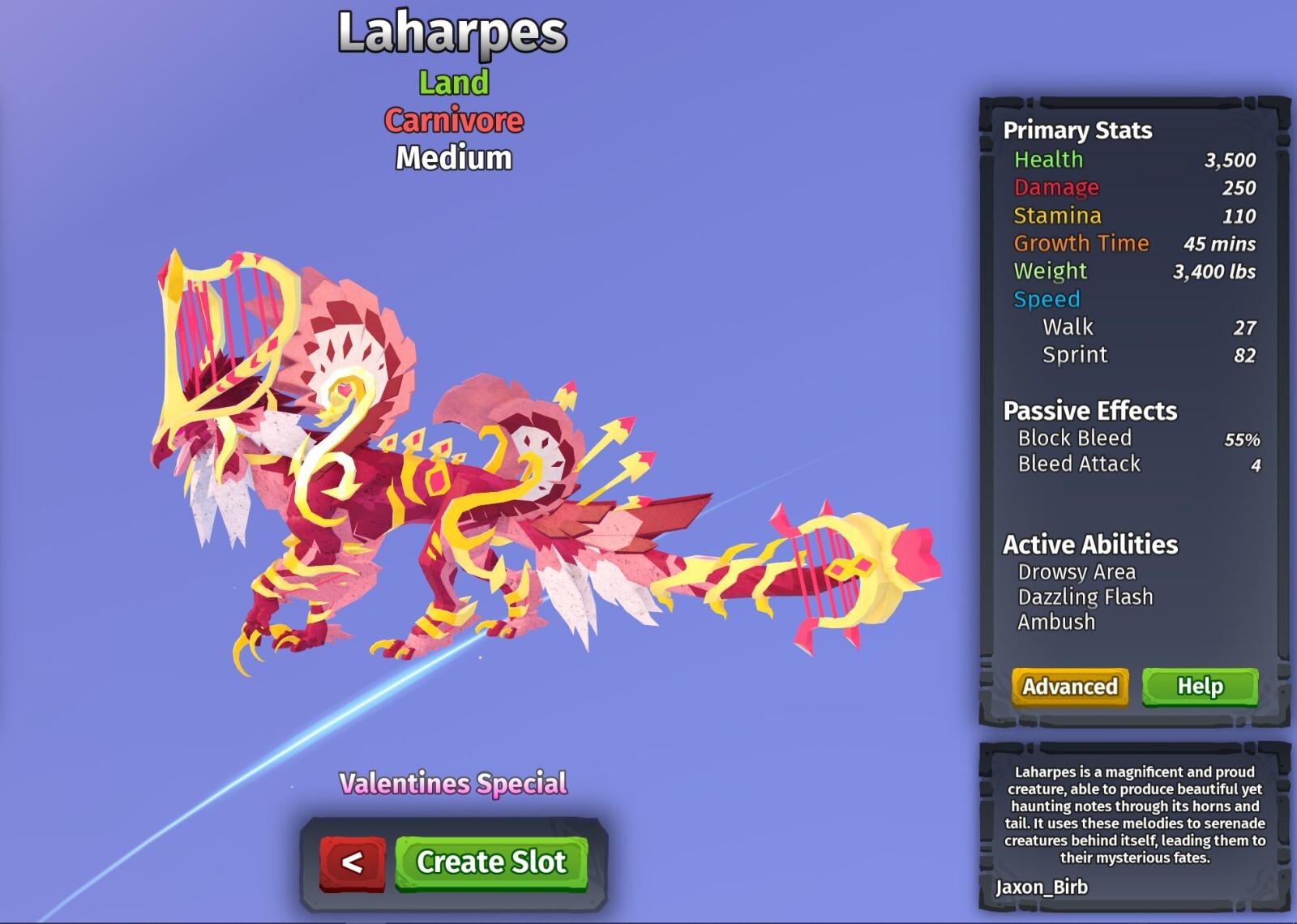Toggle the Bleed Attack passive effect
The width and height of the screenshot is (1297, 924).
click(1079, 464)
